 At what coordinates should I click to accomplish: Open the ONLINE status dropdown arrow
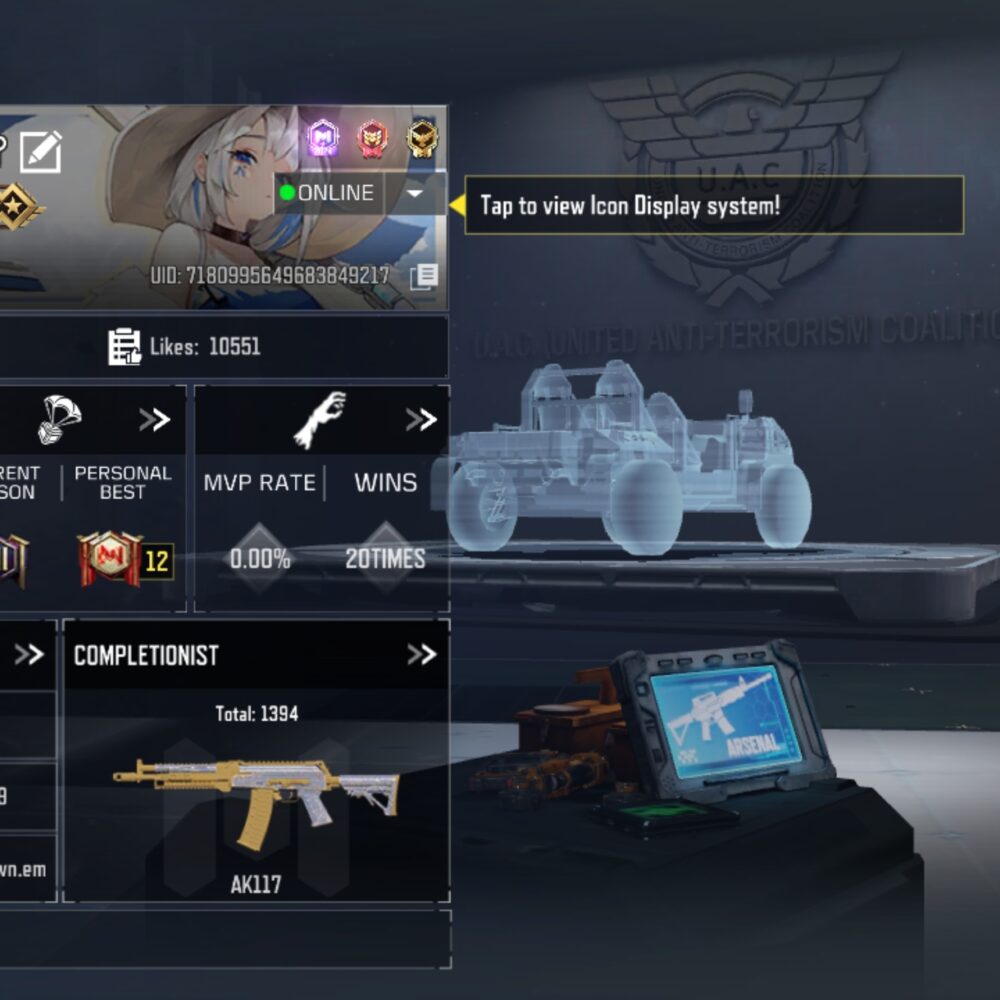tap(416, 193)
